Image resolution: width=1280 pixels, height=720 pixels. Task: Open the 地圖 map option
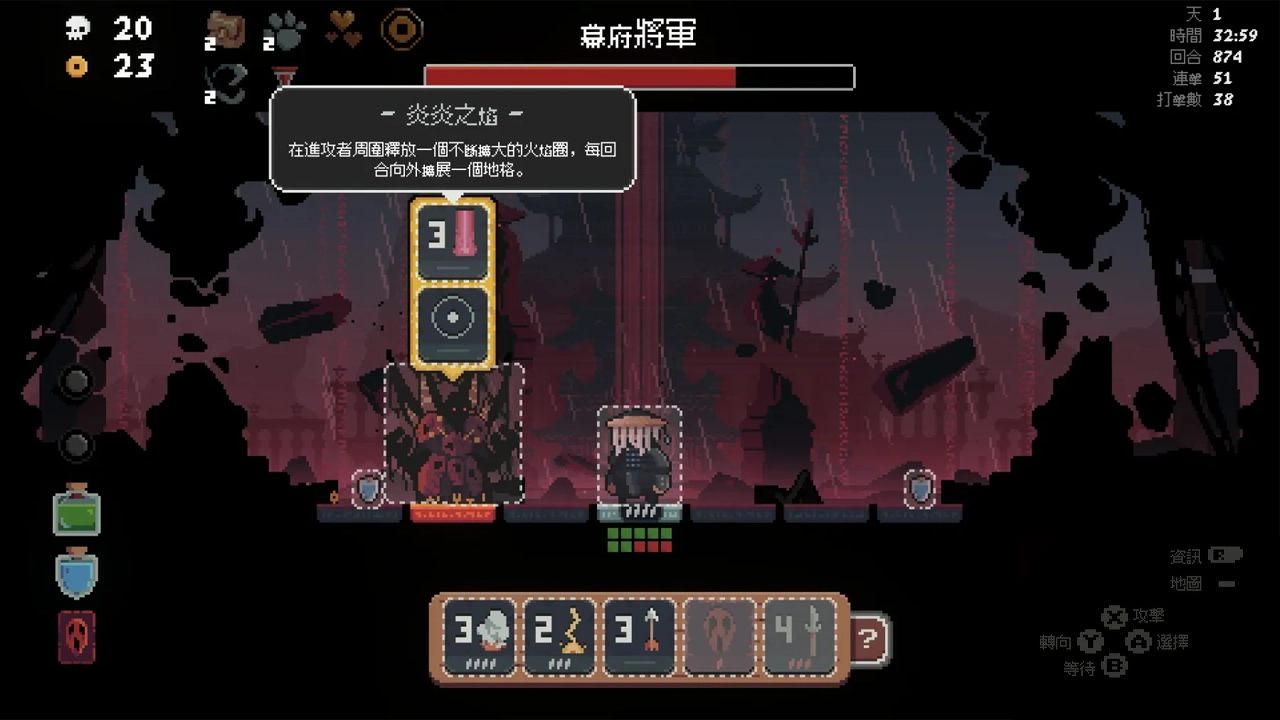[1184, 584]
